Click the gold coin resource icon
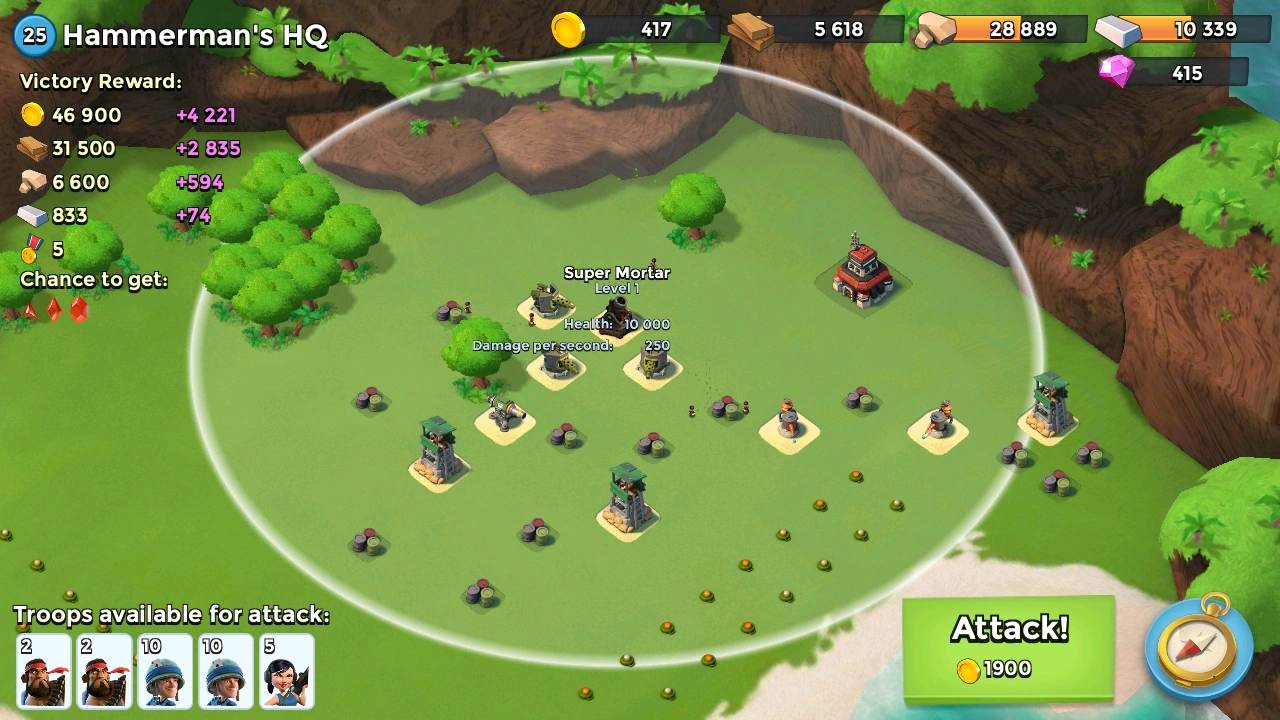Viewport: 1280px width, 720px height. [567, 29]
